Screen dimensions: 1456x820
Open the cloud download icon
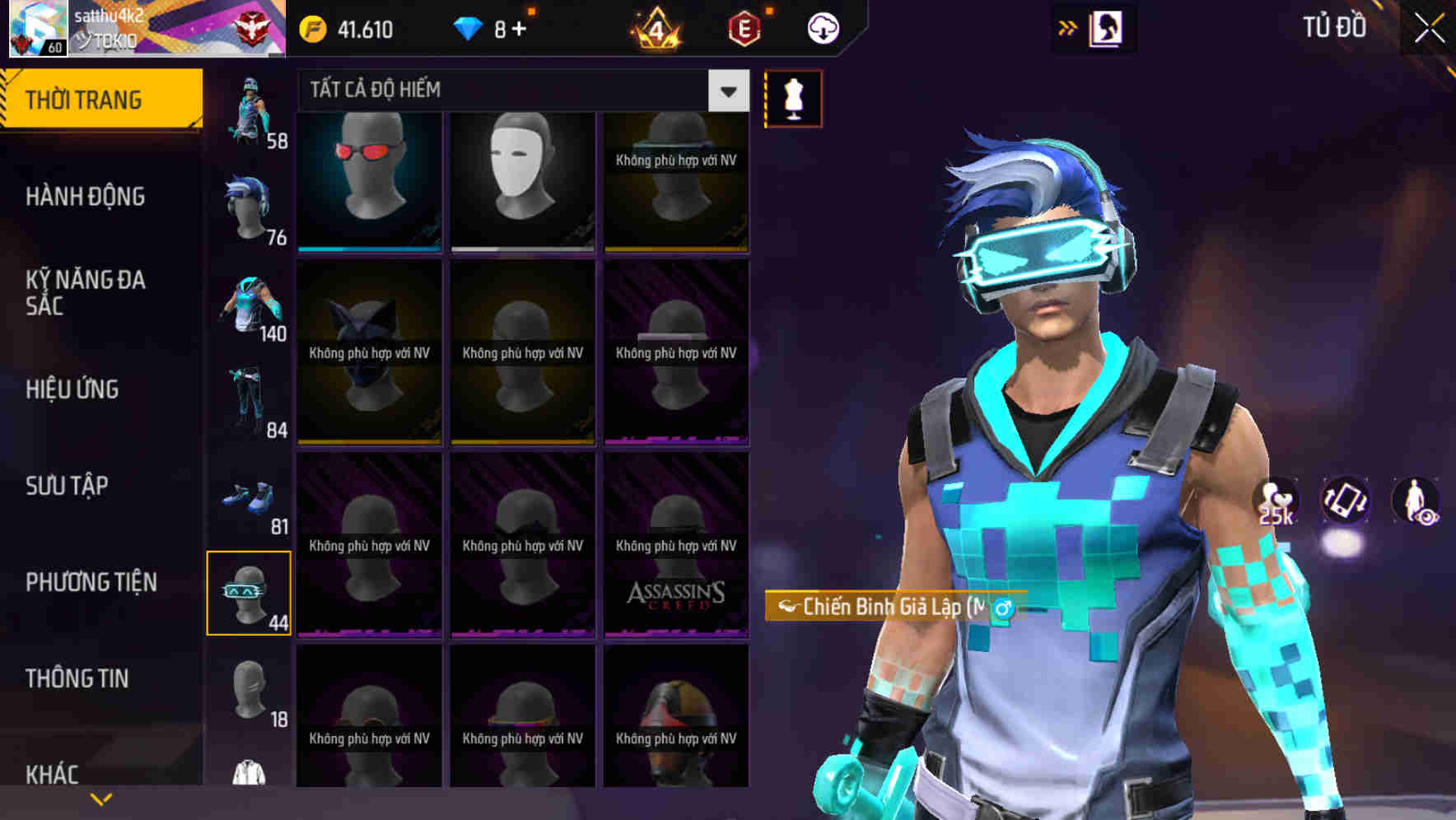pyautogui.click(x=823, y=27)
